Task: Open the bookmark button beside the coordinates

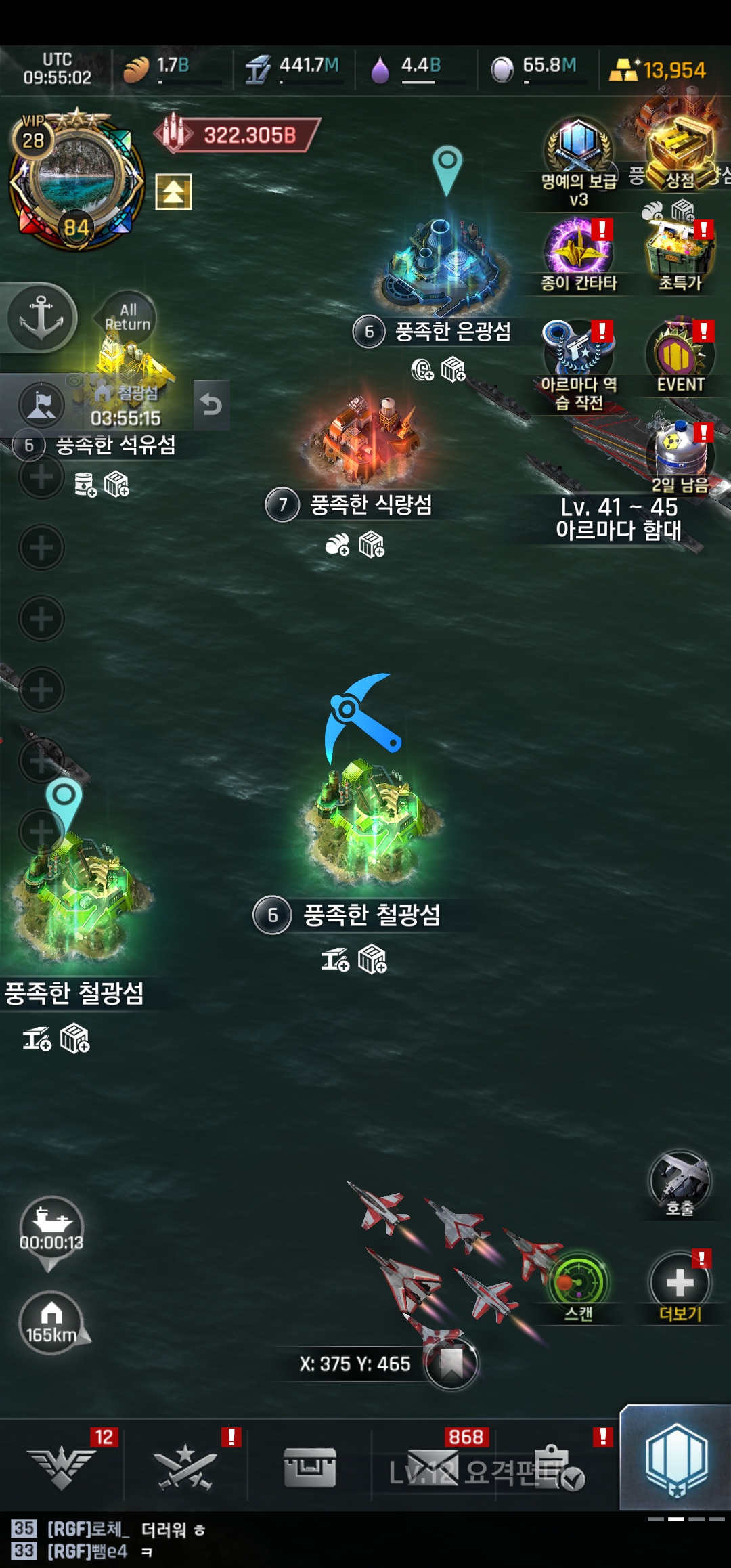Action: coord(451,1363)
